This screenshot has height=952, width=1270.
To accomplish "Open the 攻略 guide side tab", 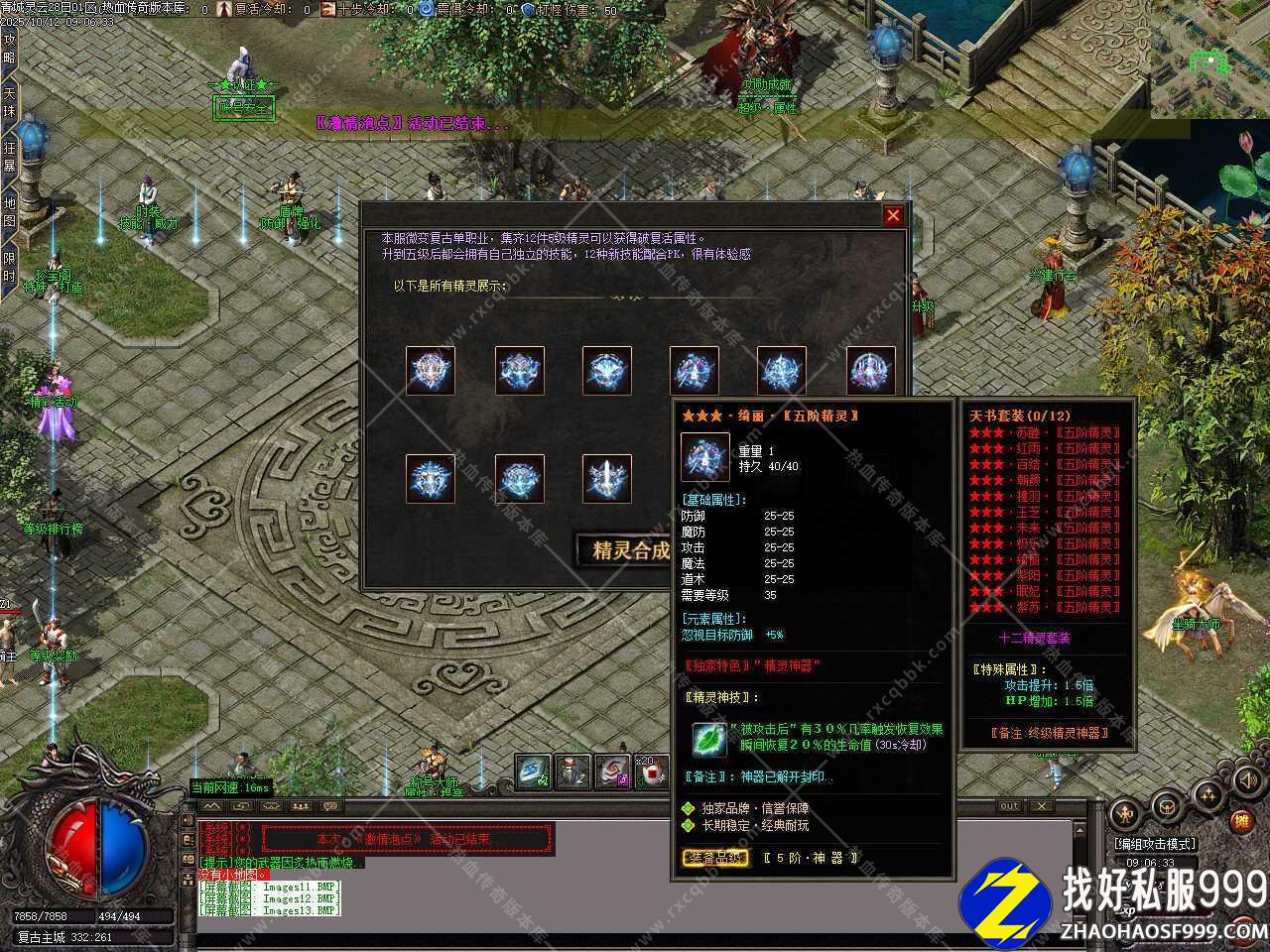I will [10, 48].
